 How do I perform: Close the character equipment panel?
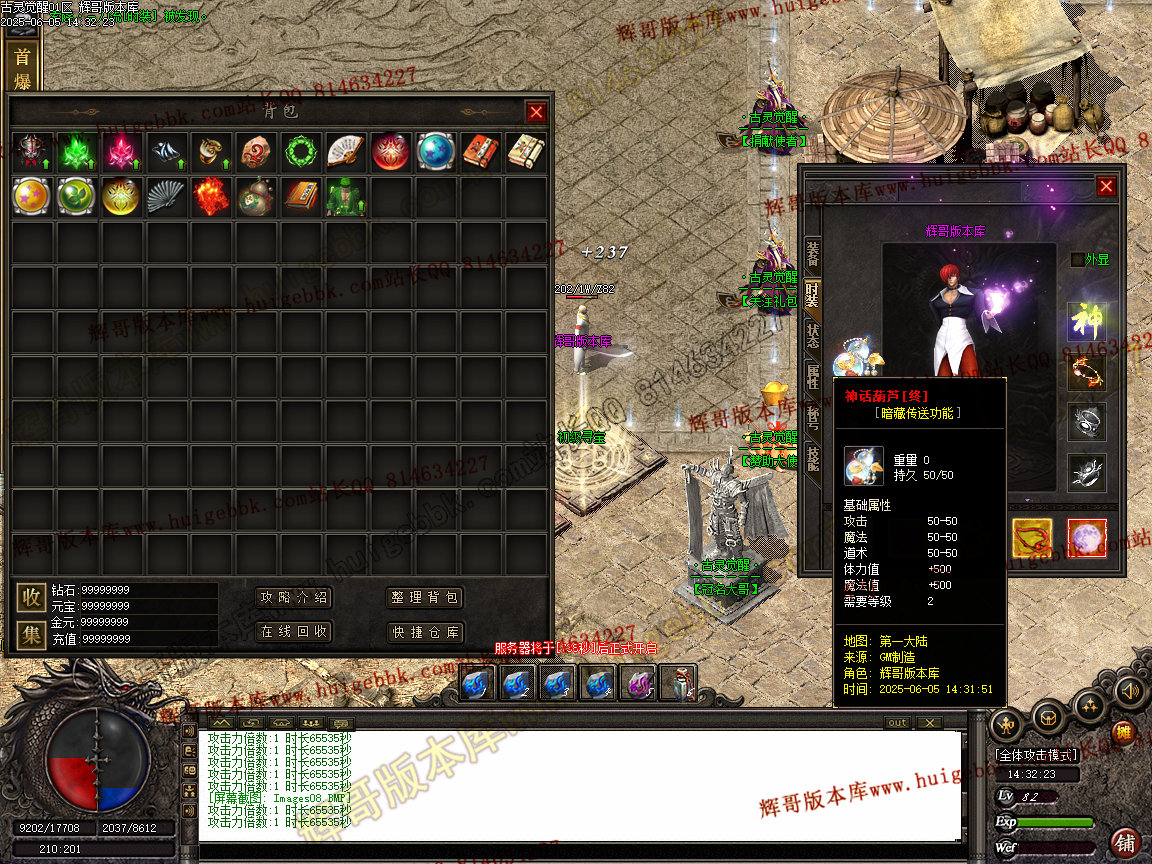(1105, 186)
